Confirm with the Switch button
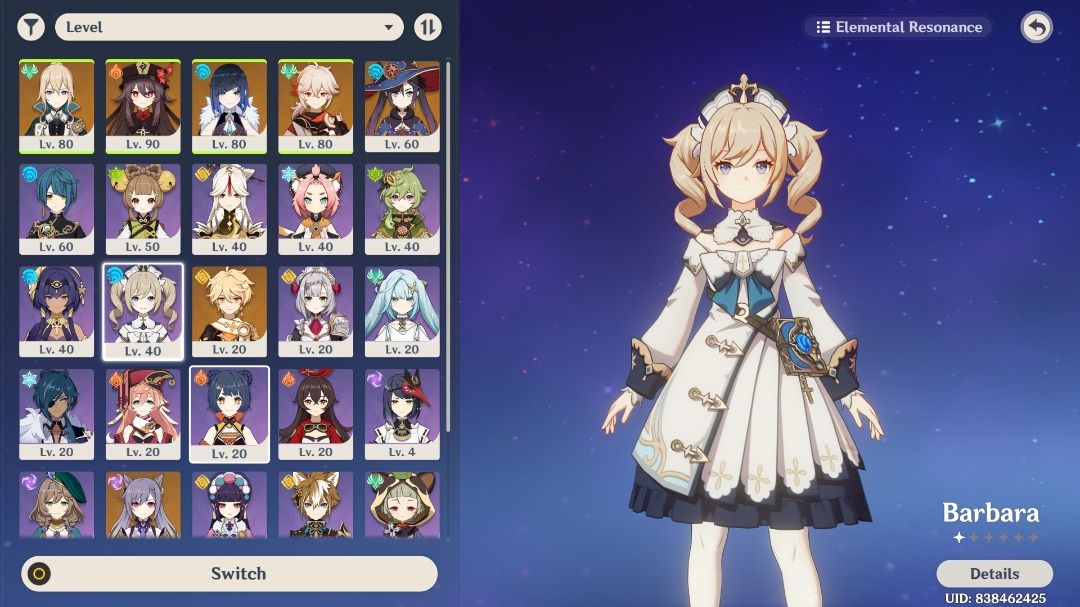Image resolution: width=1080 pixels, height=607 pixels. coord(229,574)
